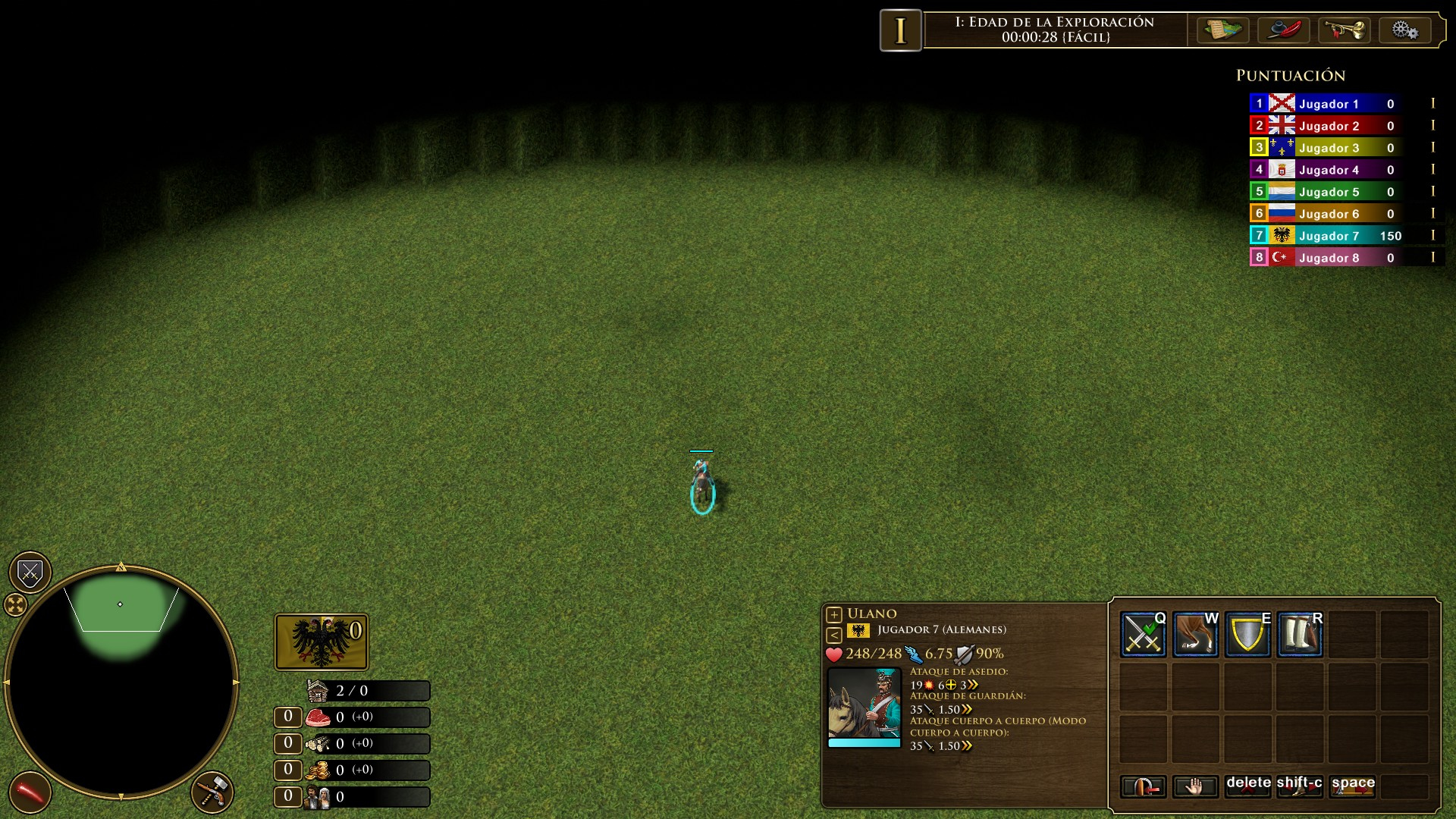Click the minimap to move the camera

tap(121, 682)
